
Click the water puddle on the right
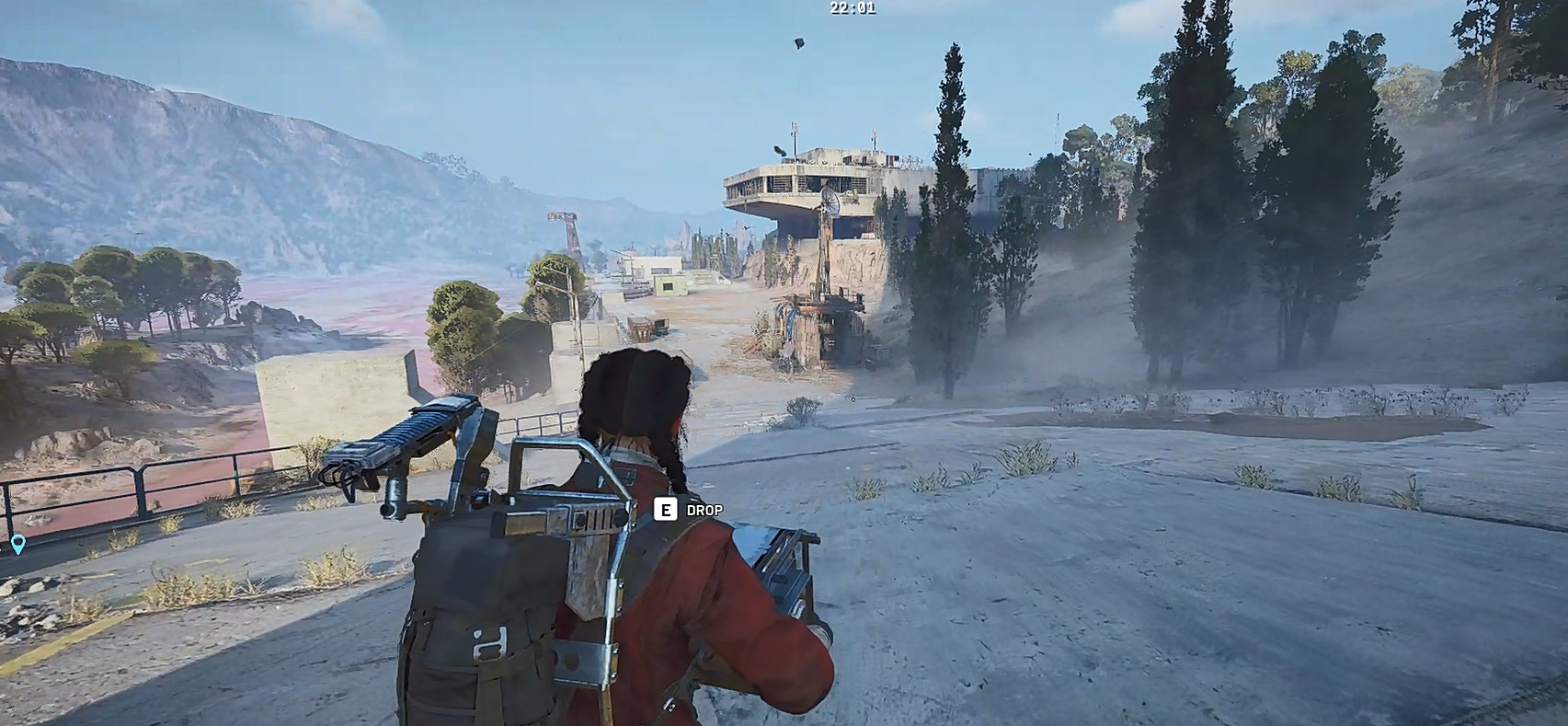[1324, 423]
